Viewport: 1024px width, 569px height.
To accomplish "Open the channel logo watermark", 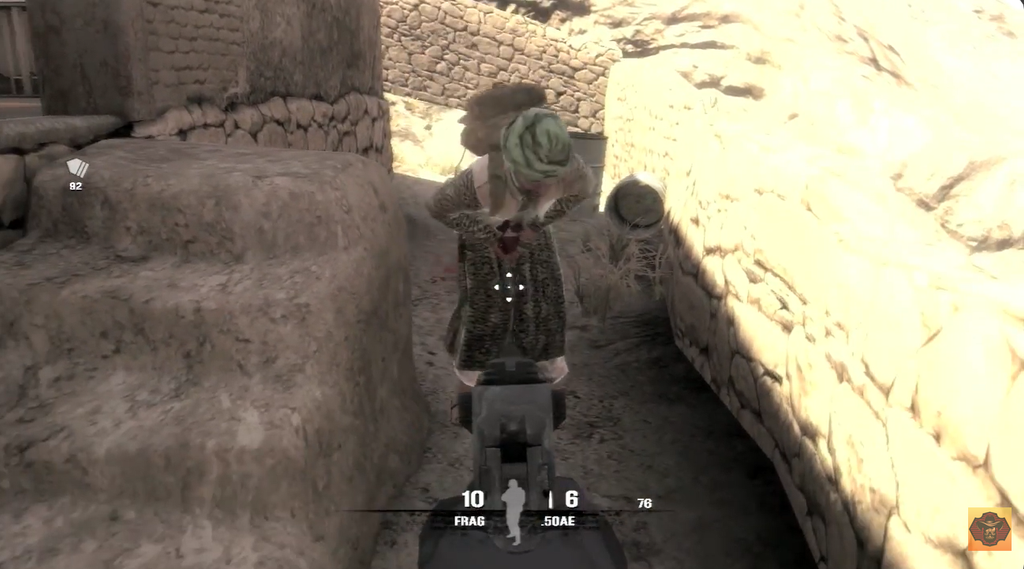I will pyautogui.click(x=989, y=528).
